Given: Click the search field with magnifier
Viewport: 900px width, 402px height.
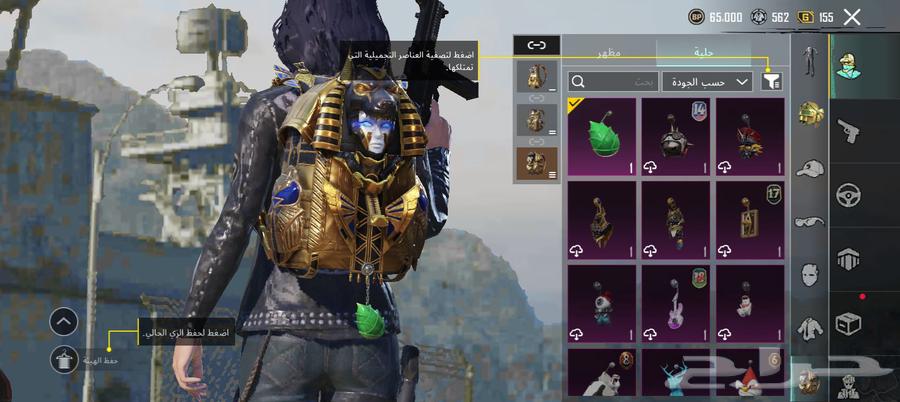Looking at the screenshot, I should click(x=612, y=81).
